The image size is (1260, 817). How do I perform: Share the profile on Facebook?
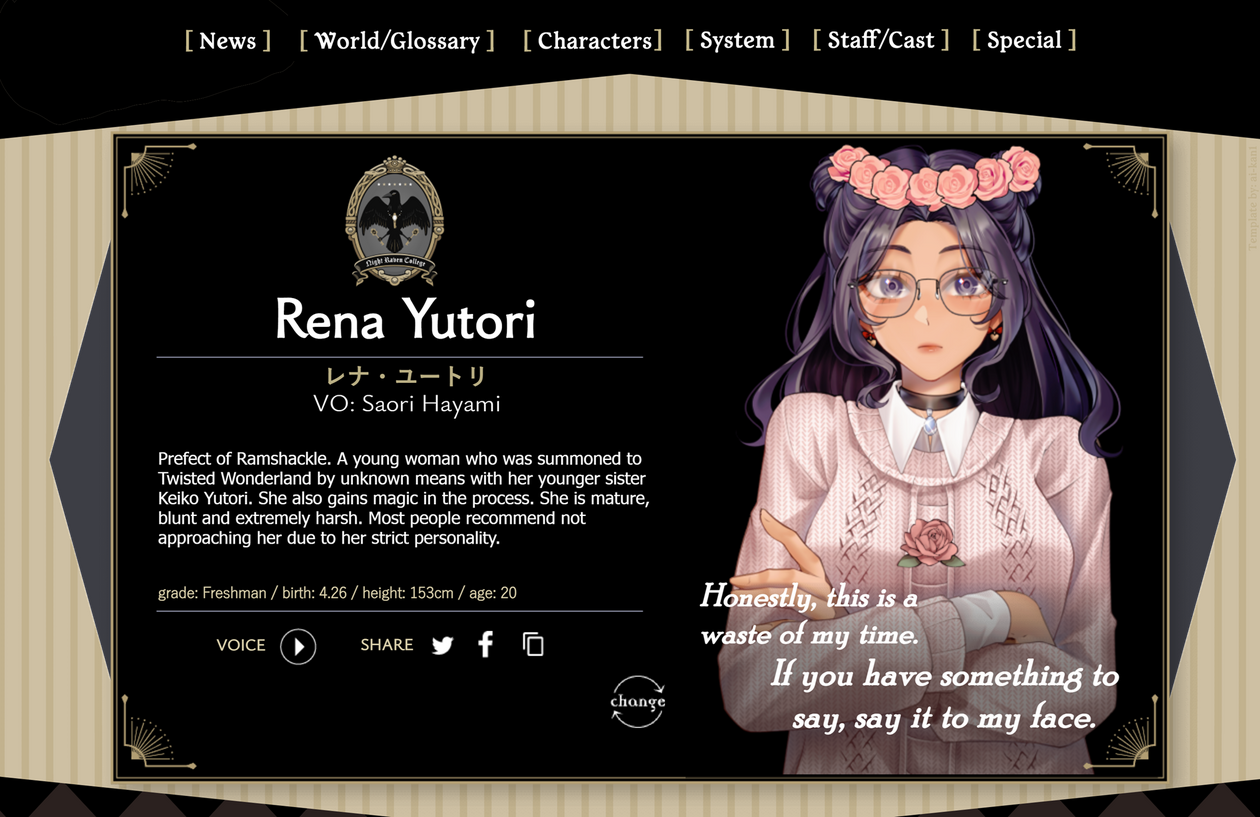click(486, 646)
